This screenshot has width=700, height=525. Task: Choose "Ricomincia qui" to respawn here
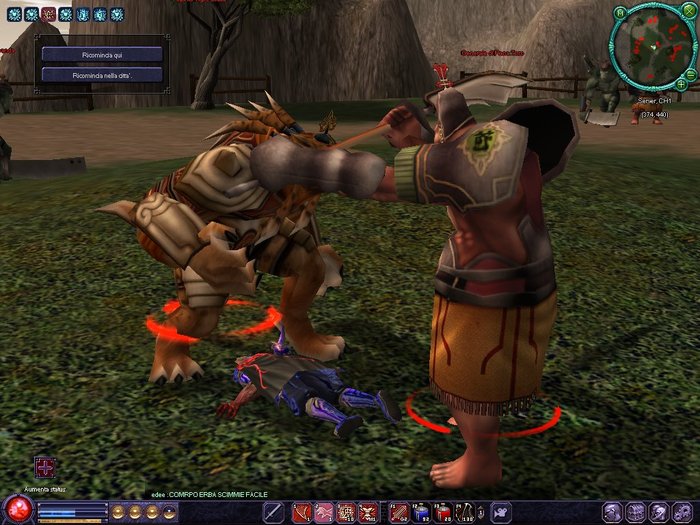pyautogui.click(x=103, y=54)
